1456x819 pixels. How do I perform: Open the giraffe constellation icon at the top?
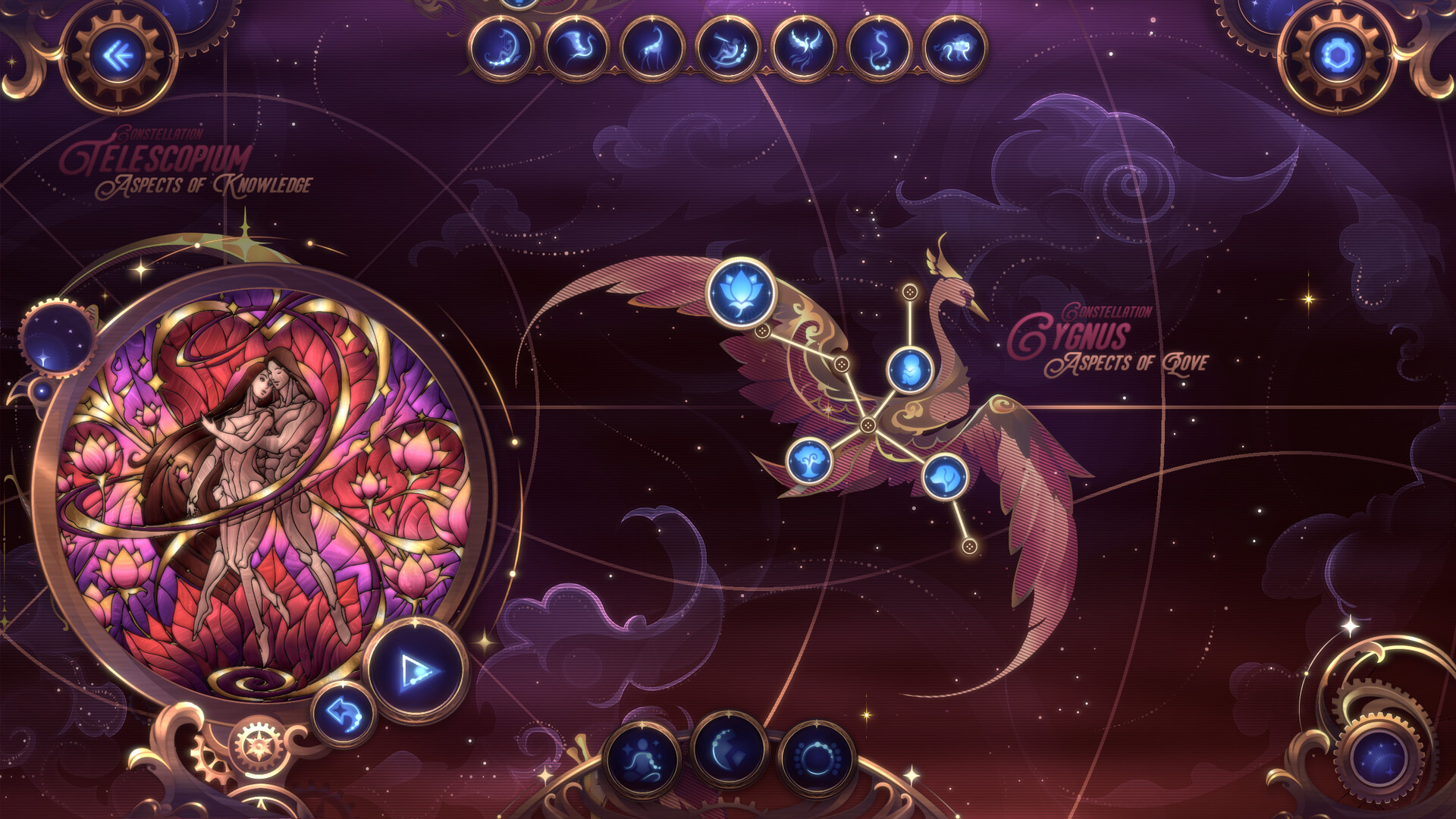(x=654, y=47)
